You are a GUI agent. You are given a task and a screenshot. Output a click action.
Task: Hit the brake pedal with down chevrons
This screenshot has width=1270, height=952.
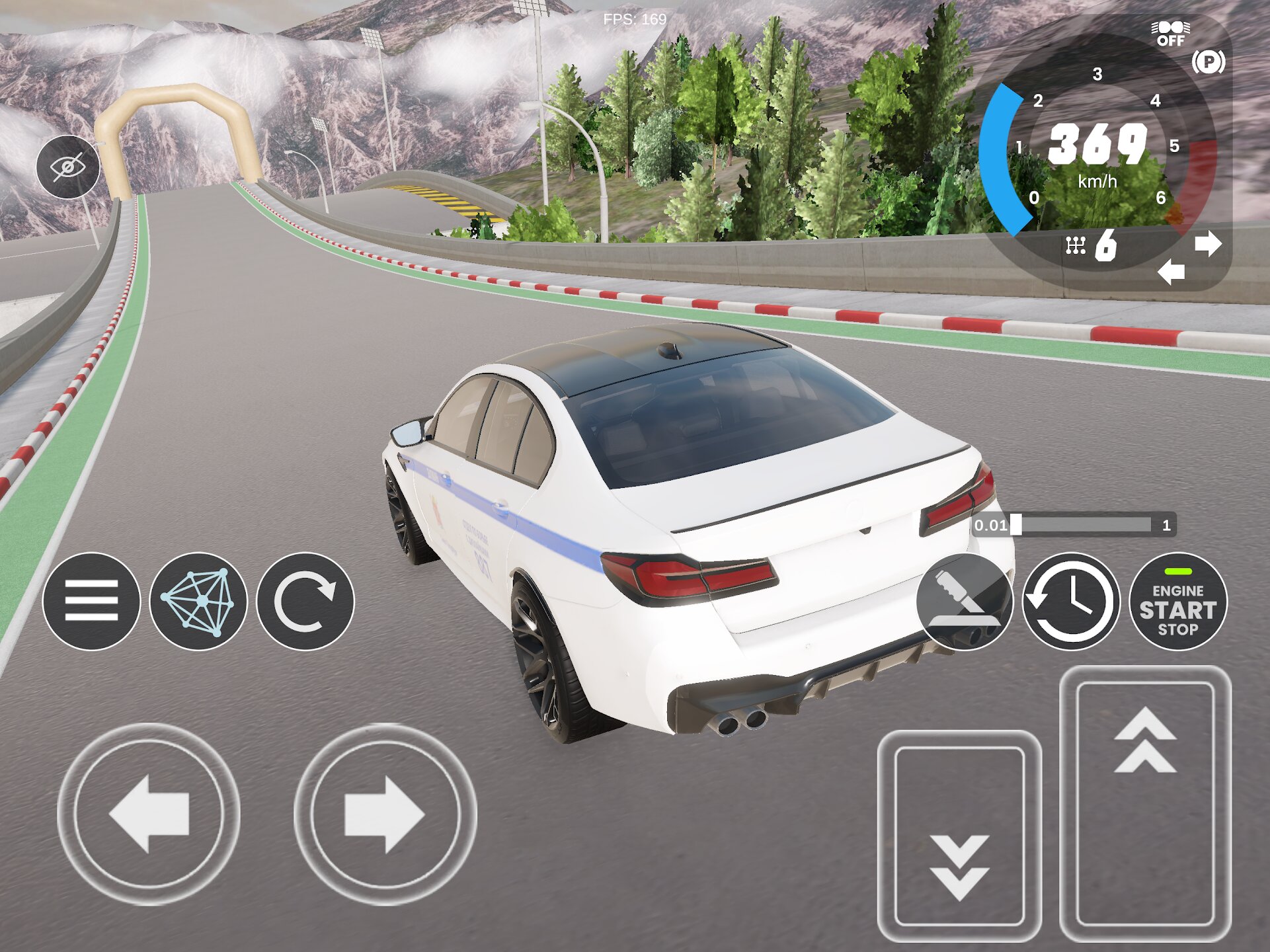click(x=959, y=836)
